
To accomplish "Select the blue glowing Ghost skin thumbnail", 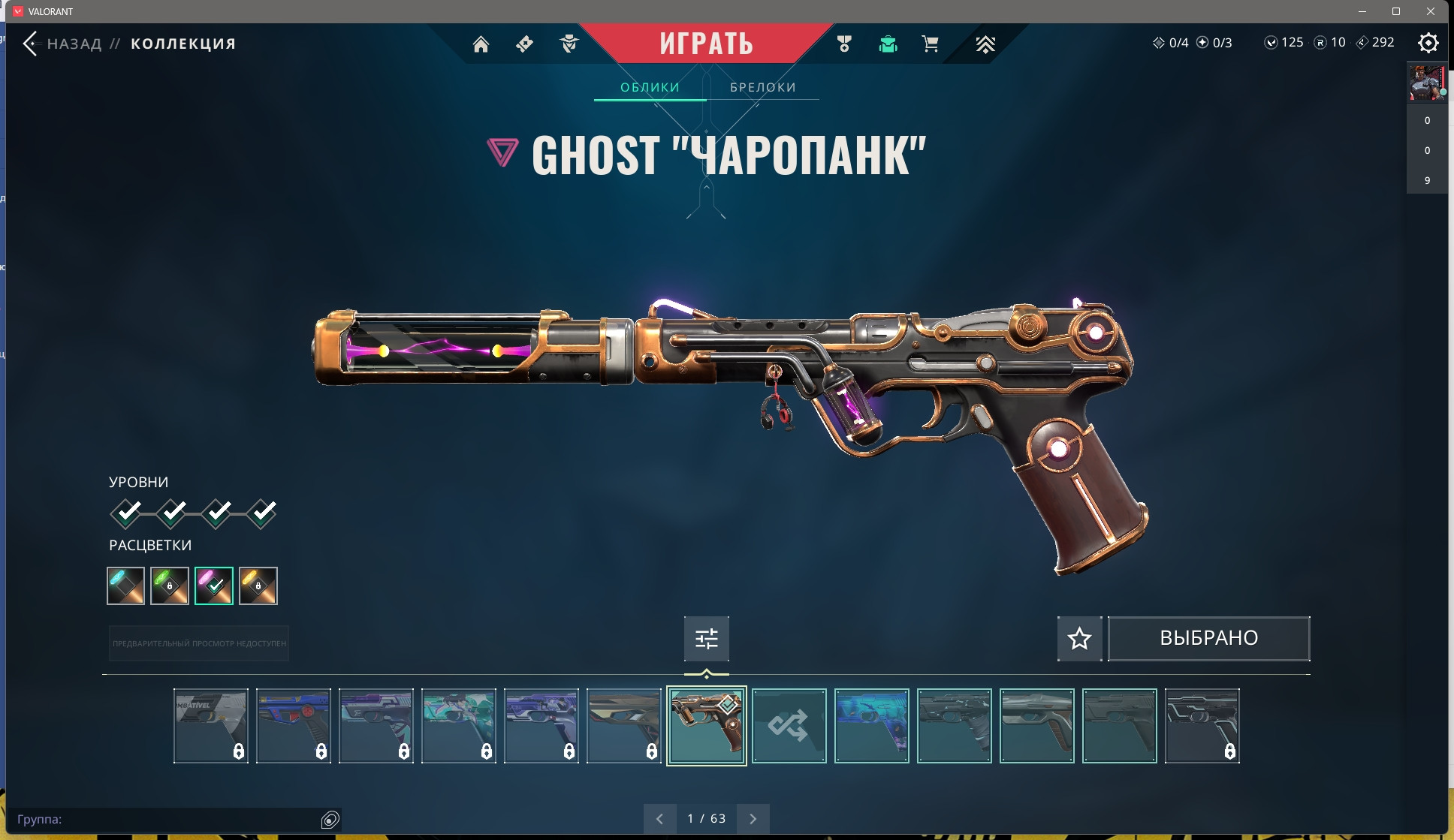I will click(871, 726).
